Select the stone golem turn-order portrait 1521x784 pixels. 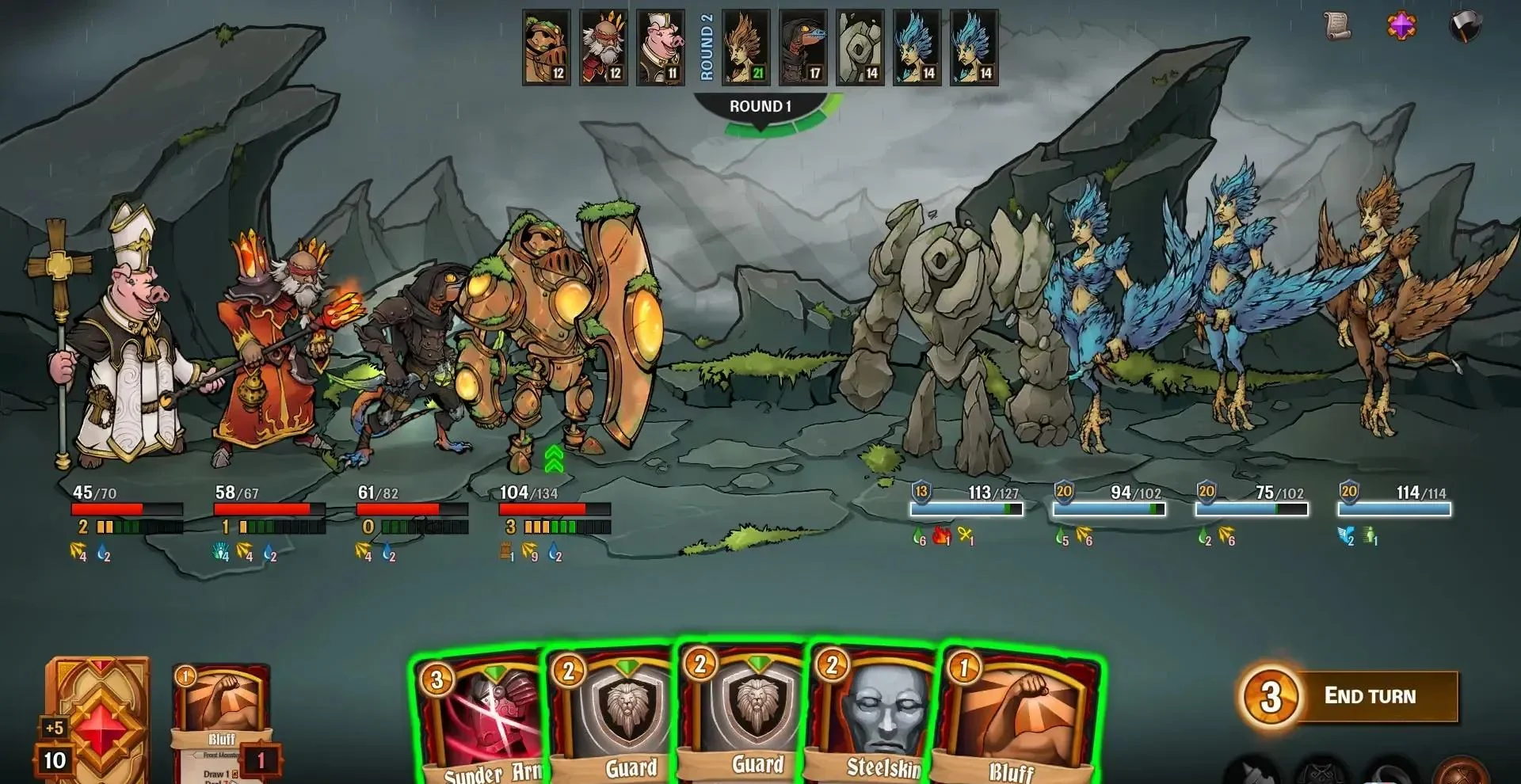[860, 48]
